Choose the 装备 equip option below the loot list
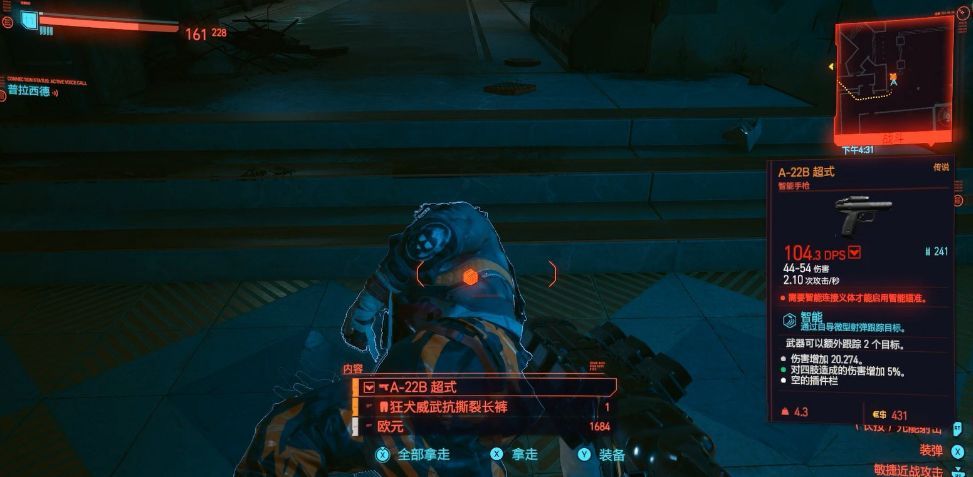 click(602, 454)
